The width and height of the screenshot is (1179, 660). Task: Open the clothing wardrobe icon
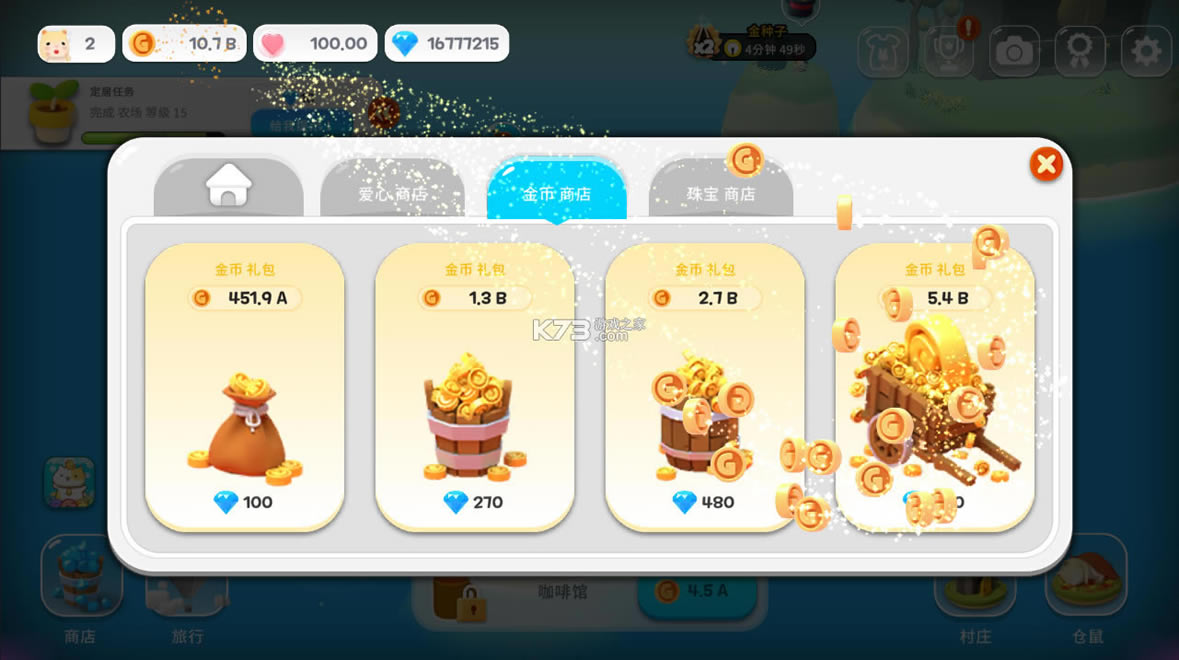pos(883,50)
